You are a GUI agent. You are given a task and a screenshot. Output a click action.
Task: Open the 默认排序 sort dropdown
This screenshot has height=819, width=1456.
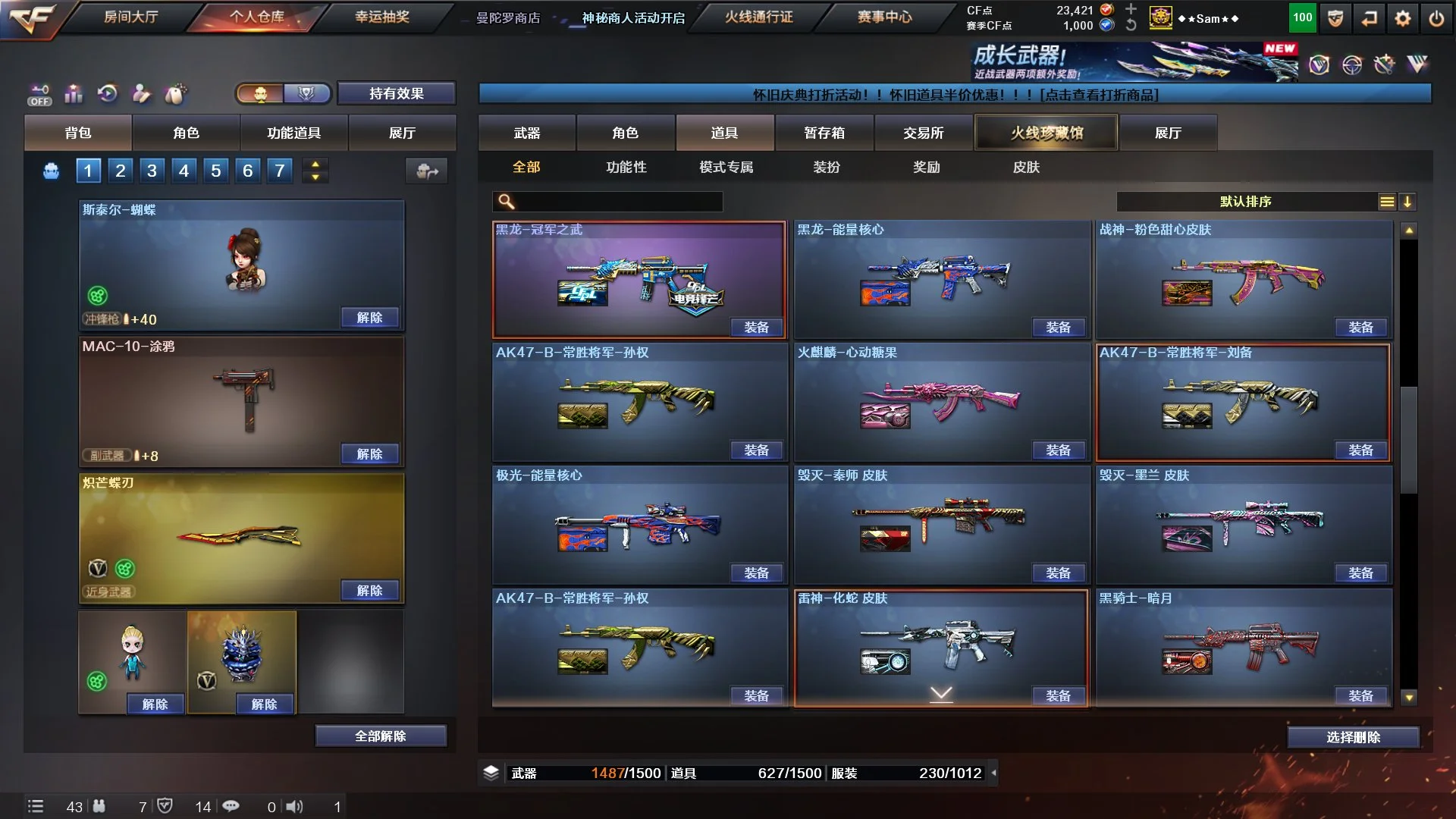[x=1246, y=202]
